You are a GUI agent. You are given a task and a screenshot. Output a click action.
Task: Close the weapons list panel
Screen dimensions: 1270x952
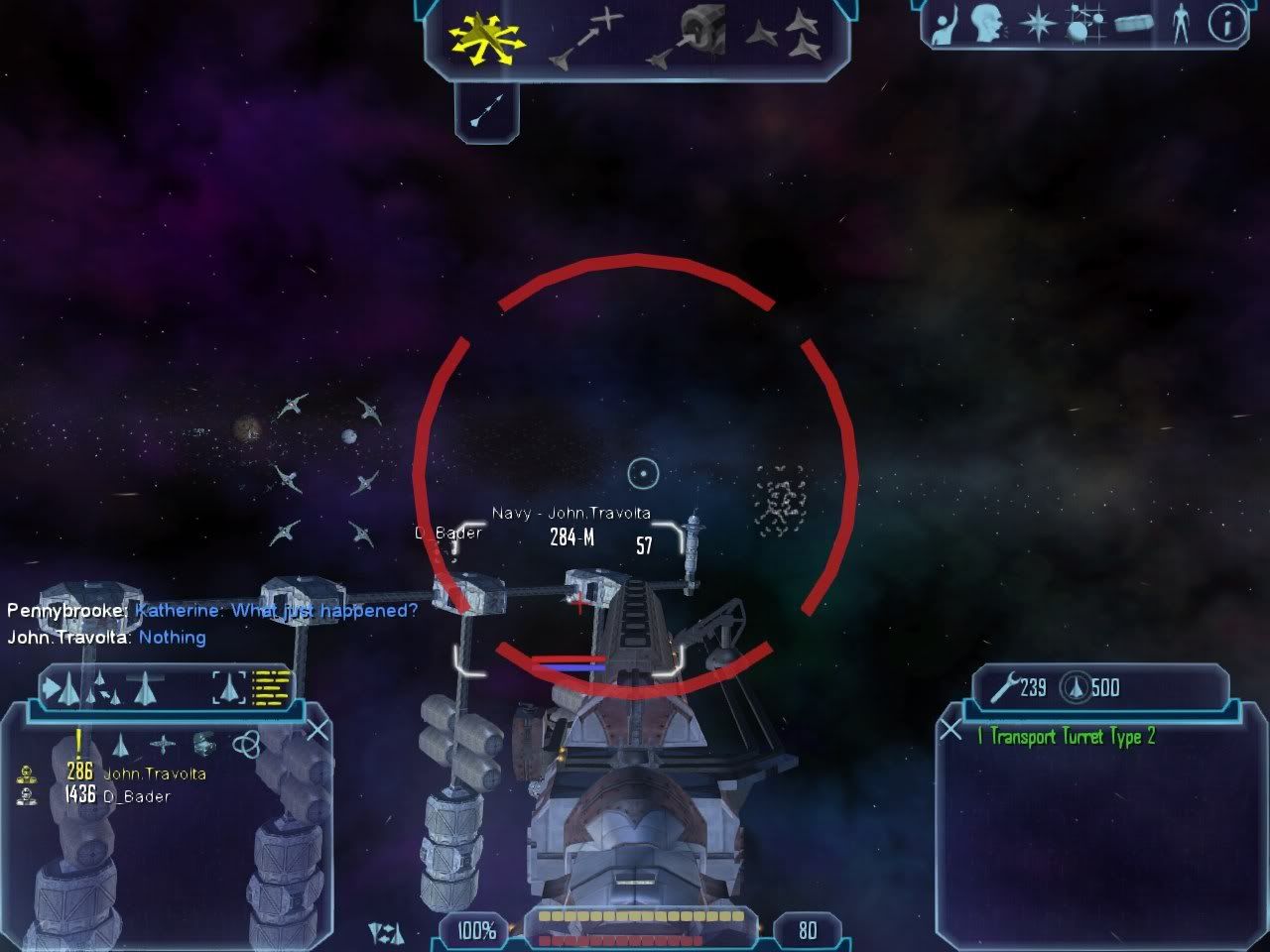pos(951,731)
